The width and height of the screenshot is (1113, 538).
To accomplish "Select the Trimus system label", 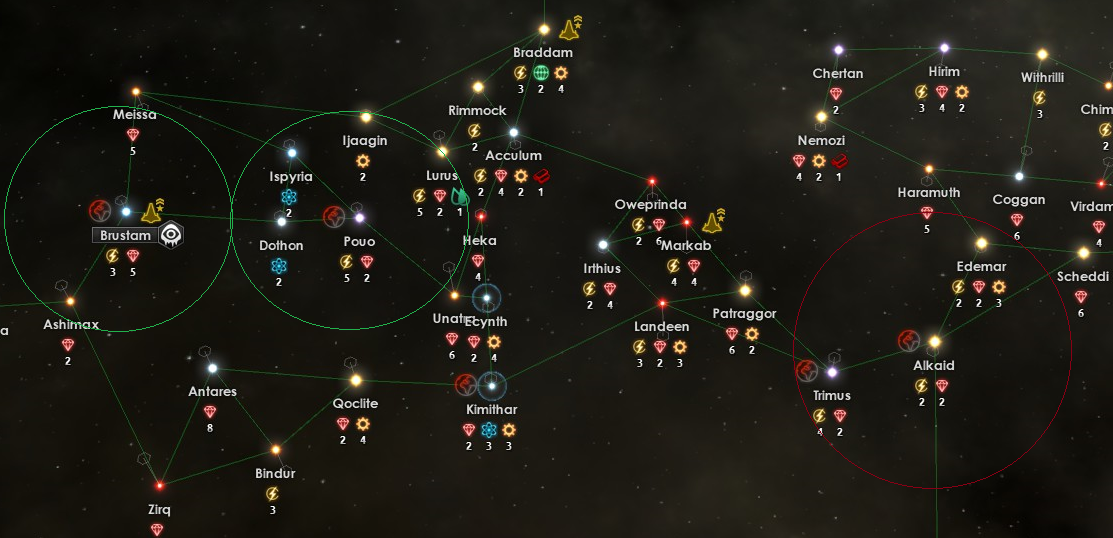I will click(x=832, y=395).
